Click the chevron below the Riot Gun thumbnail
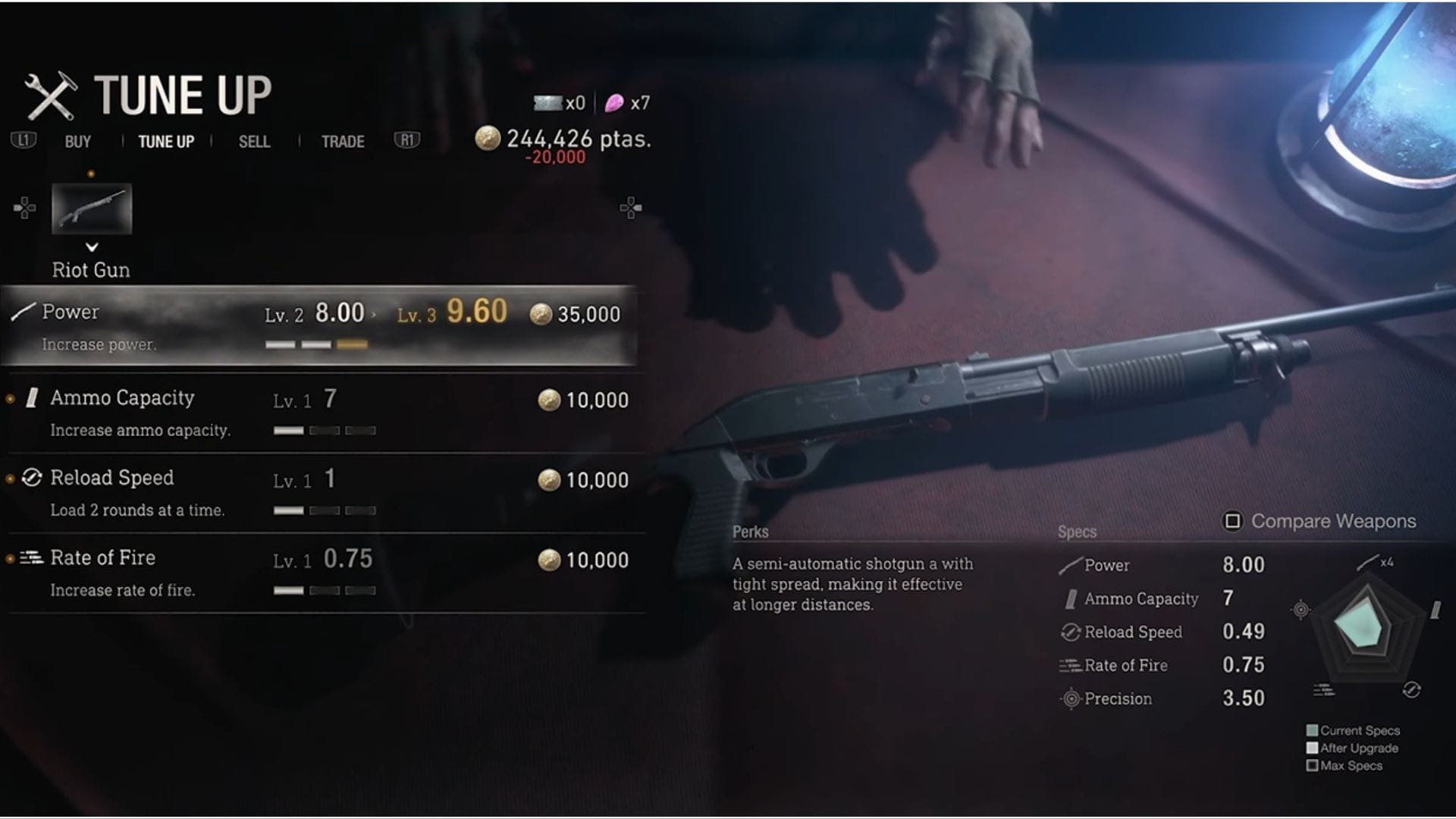 click(93, 246)
